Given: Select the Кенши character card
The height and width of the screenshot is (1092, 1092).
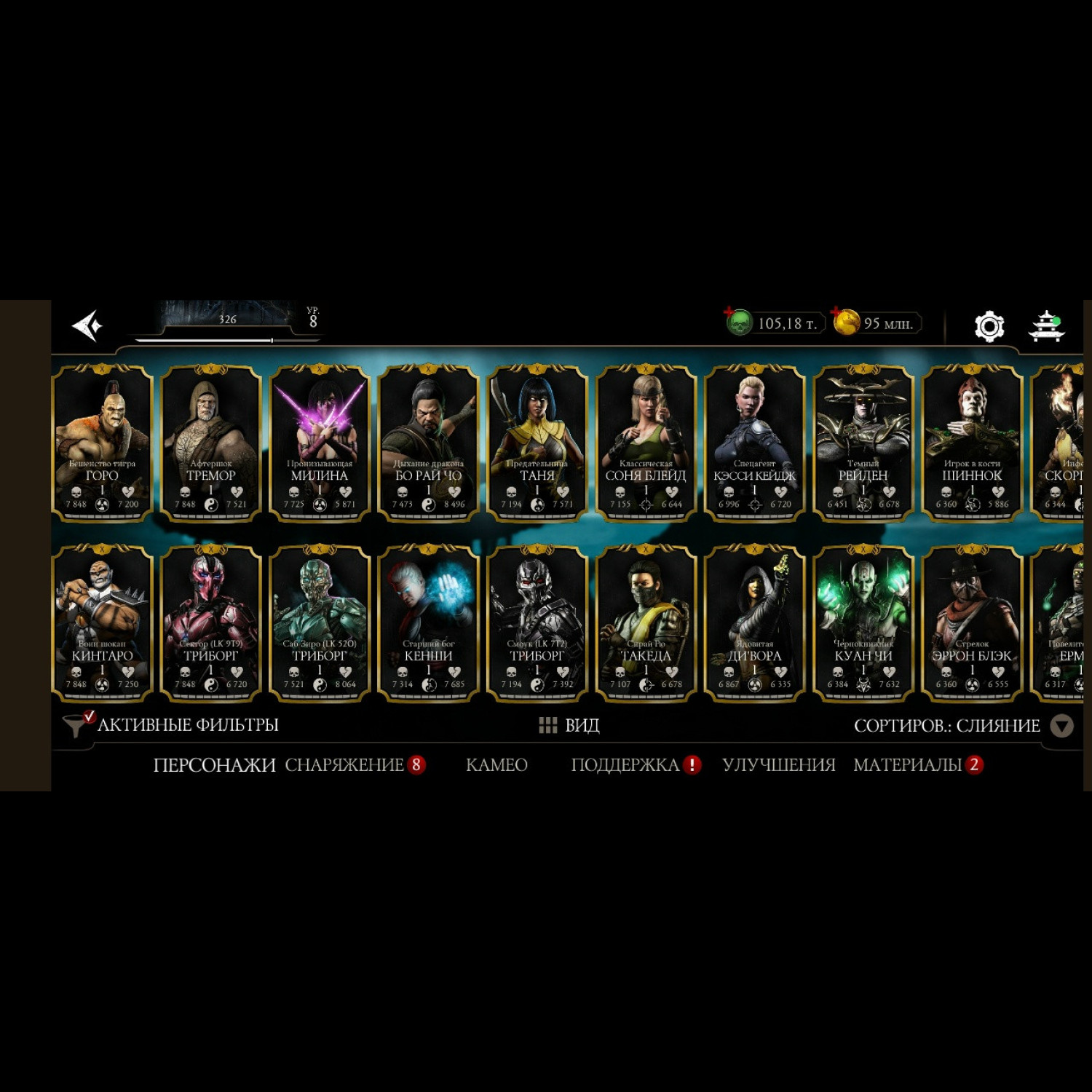Looking at the screenshot, I should (428, 622).
